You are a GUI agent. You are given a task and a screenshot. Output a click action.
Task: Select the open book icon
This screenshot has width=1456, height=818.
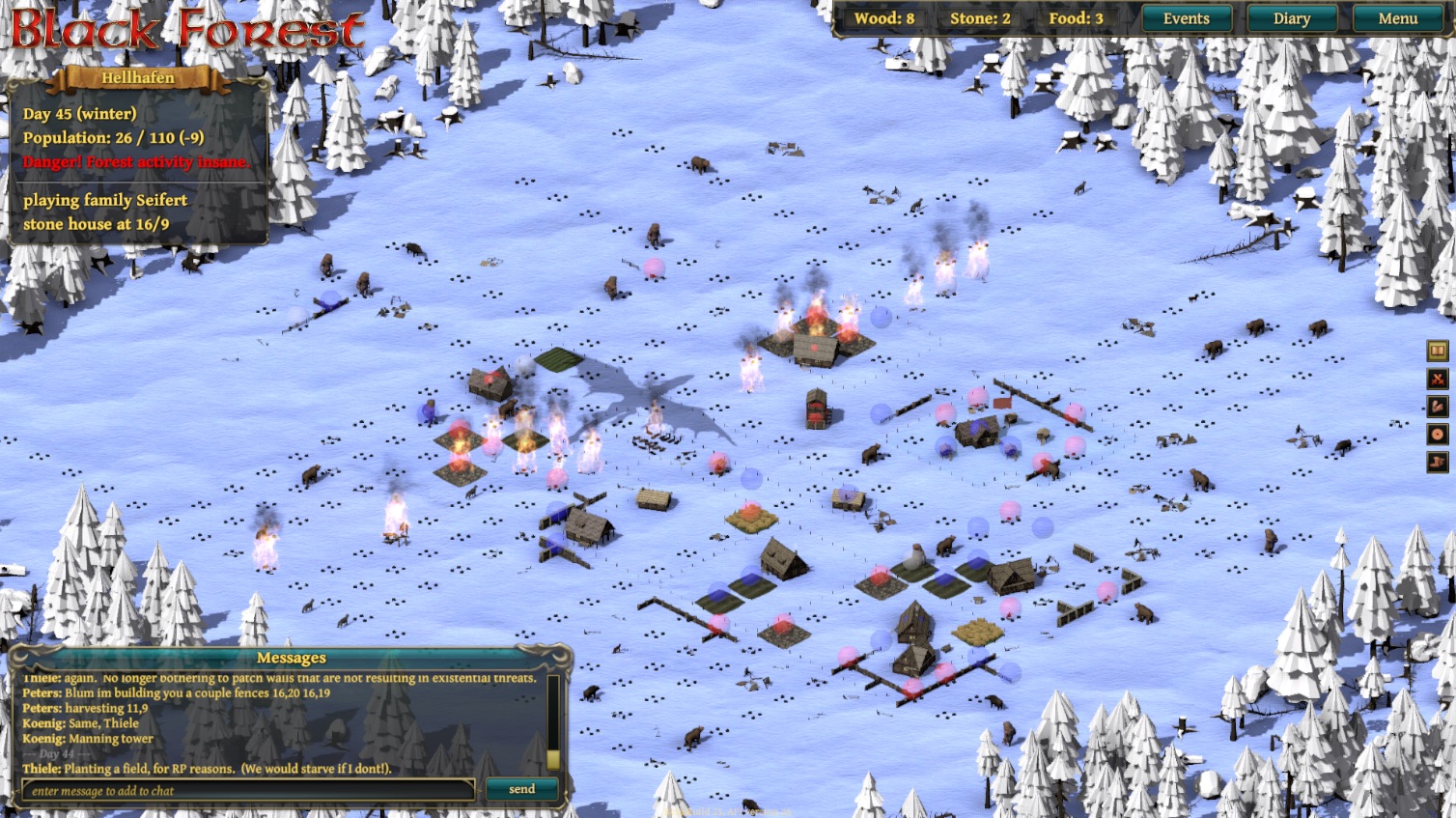pos(1437,351)
